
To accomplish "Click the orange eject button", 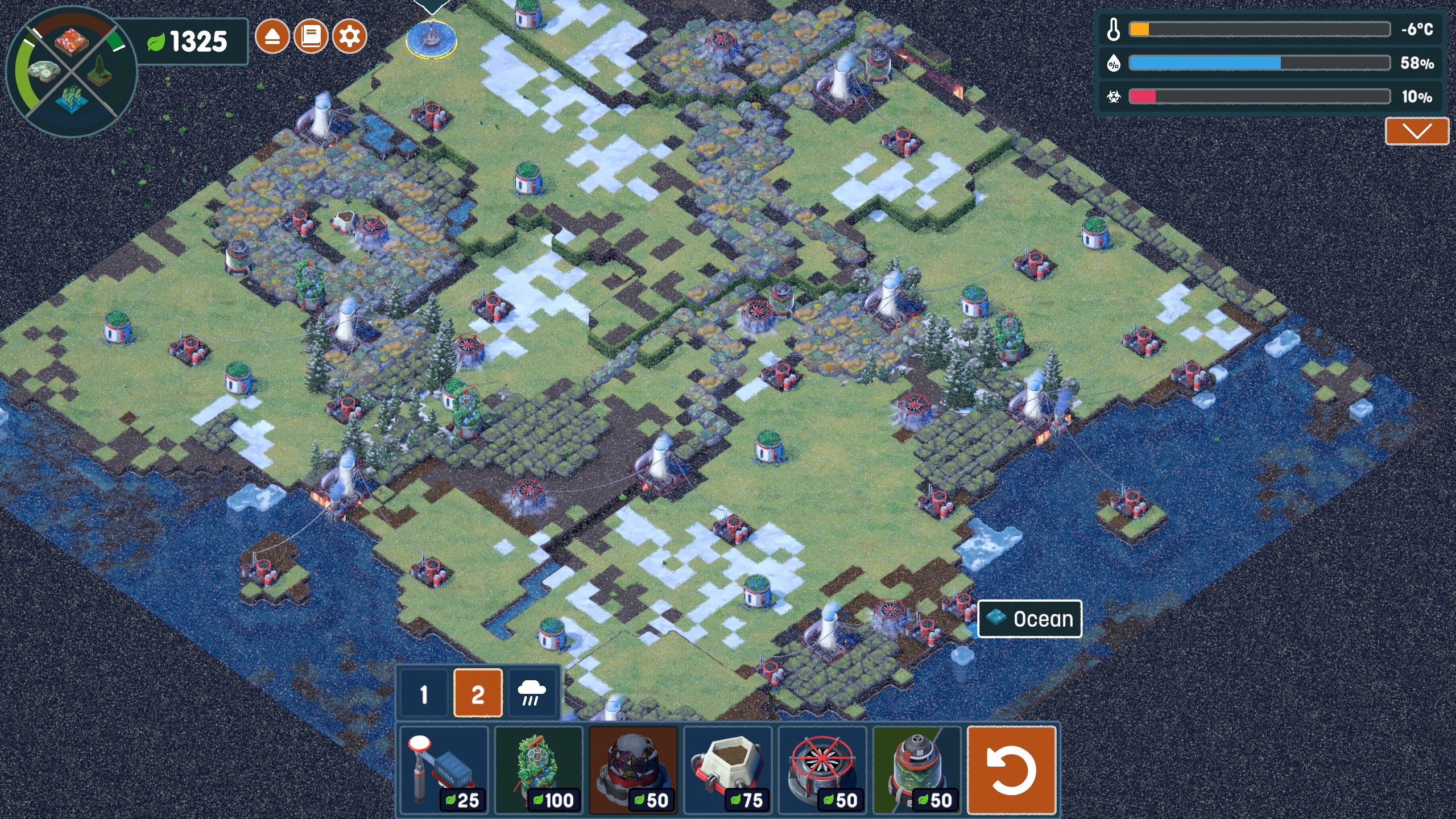I will 272,37.
